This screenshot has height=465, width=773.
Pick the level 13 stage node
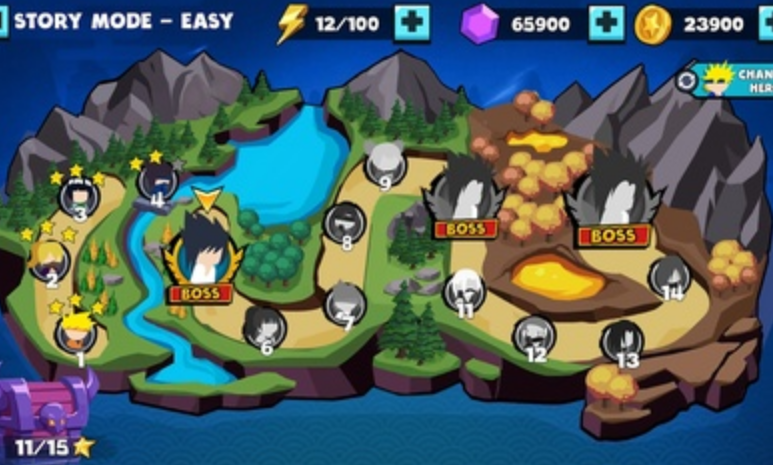[622, 342]
